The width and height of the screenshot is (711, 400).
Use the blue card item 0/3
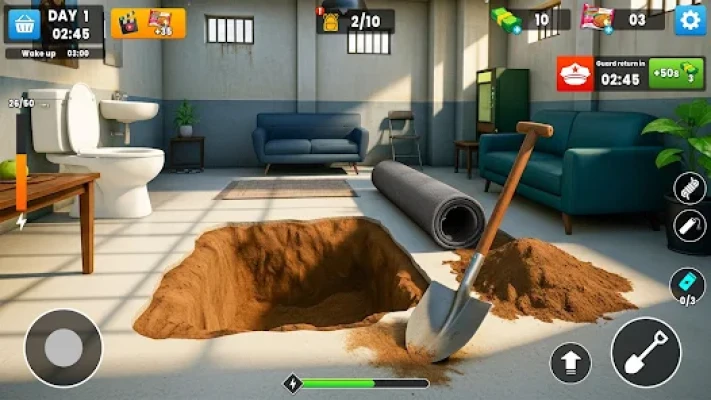[x=687, y=284]
